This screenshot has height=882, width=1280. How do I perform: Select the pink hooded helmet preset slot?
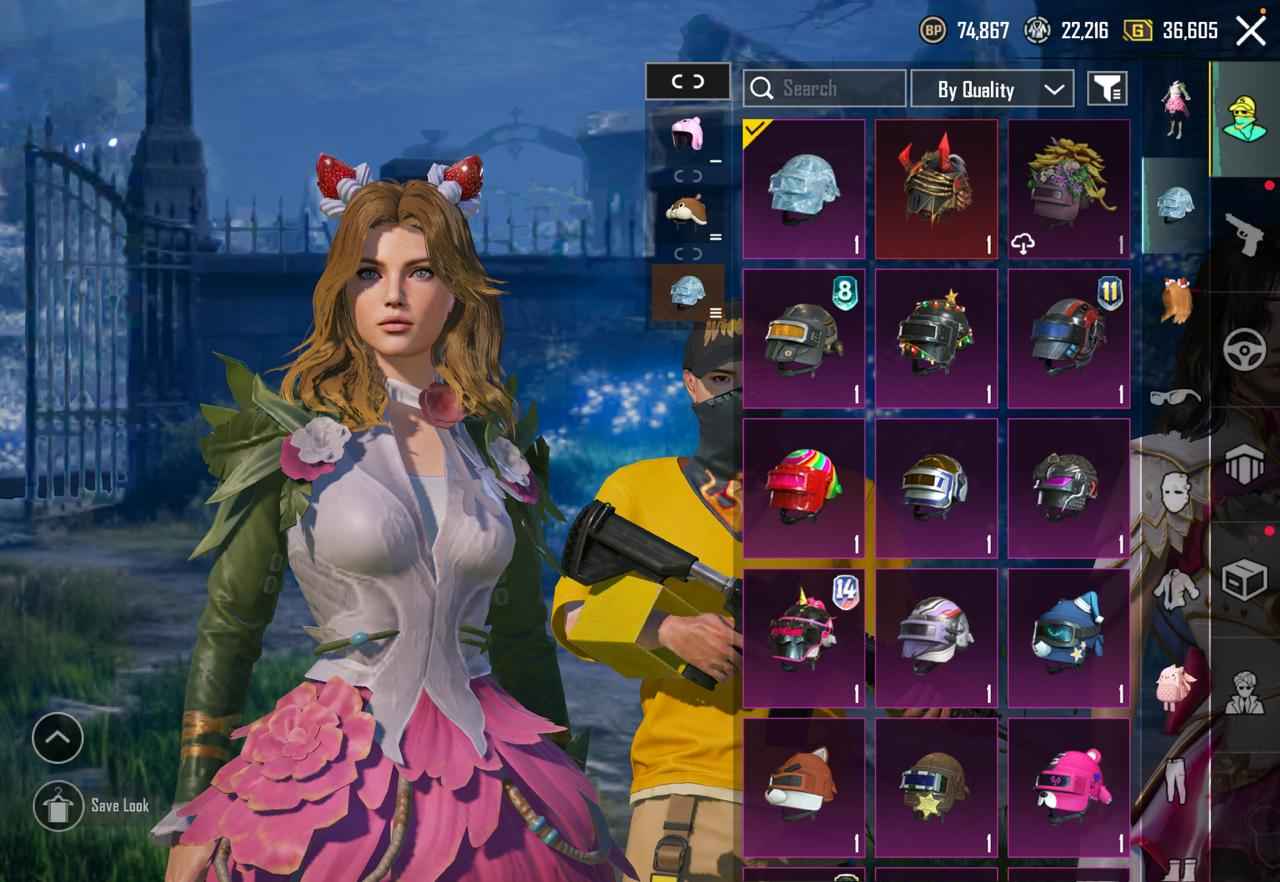pyautogui.click(x=688, y=137)
